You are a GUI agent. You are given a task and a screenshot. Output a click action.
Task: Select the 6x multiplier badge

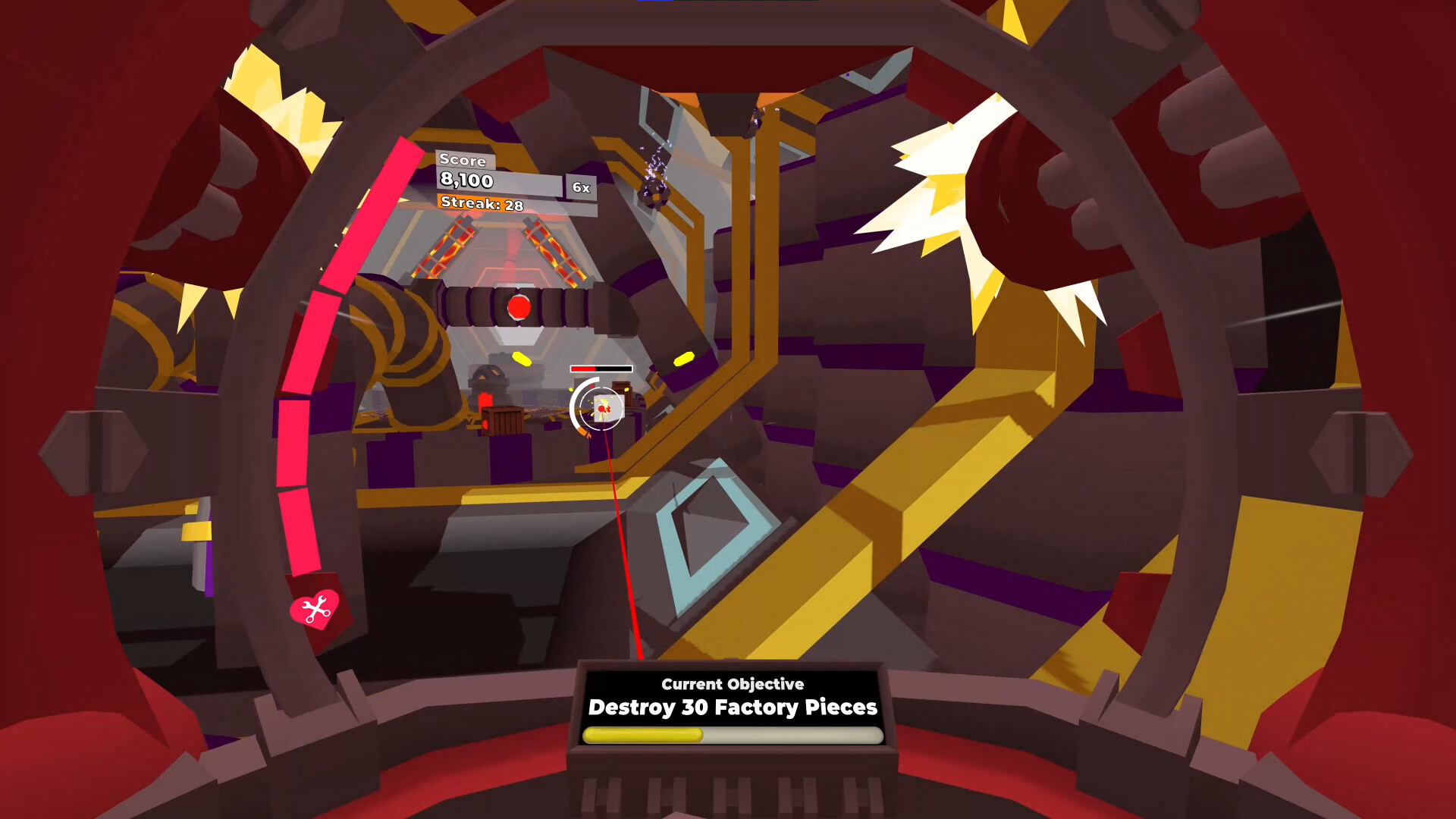[x=579, y=187]
